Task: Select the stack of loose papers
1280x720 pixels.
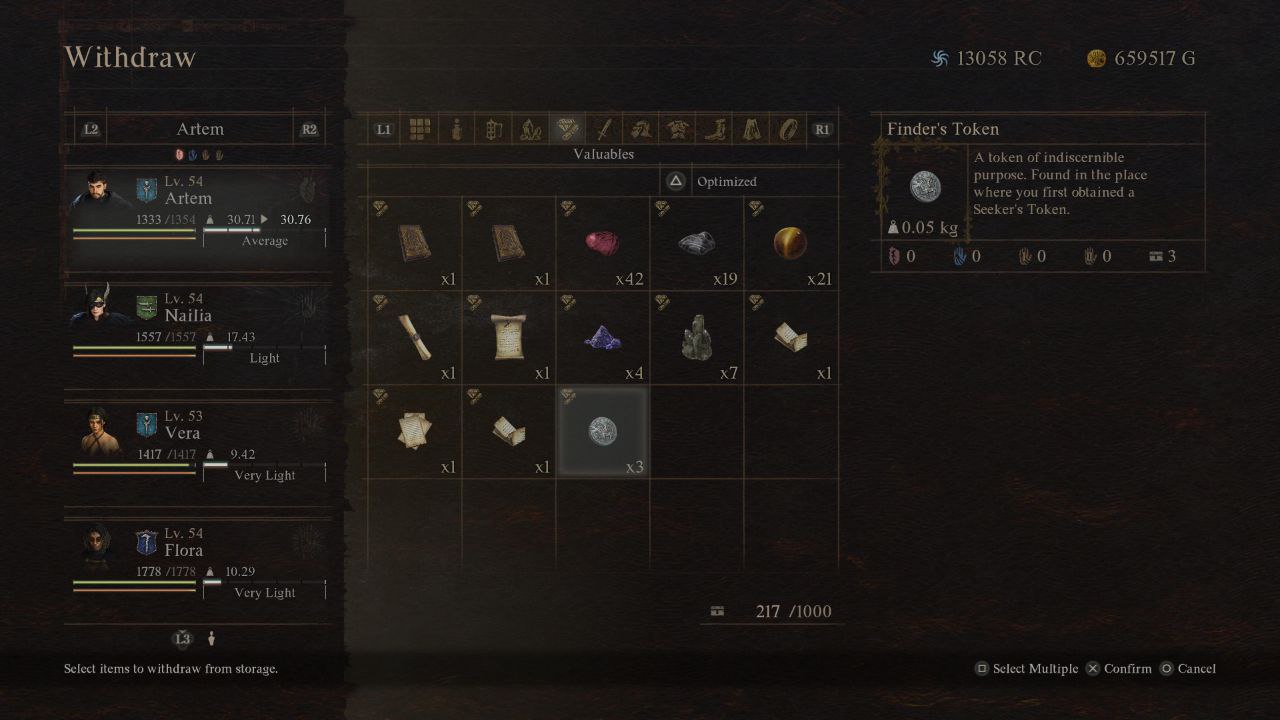Action: [414, 432]
